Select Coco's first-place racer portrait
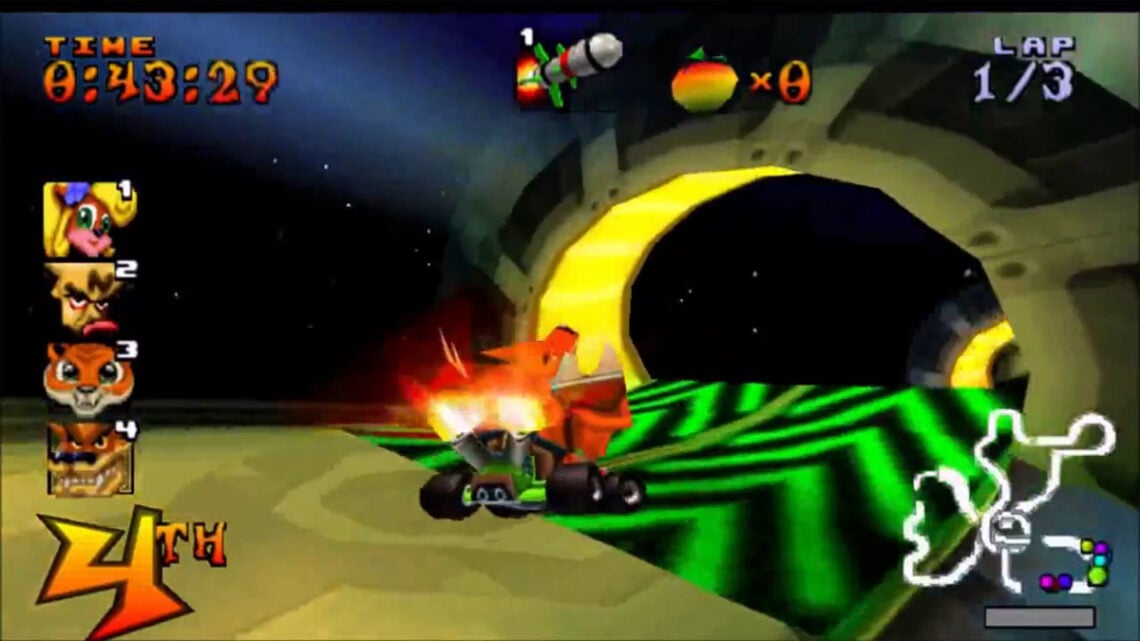The height and width of the screenshot is (641, 1140). [87, 219]
